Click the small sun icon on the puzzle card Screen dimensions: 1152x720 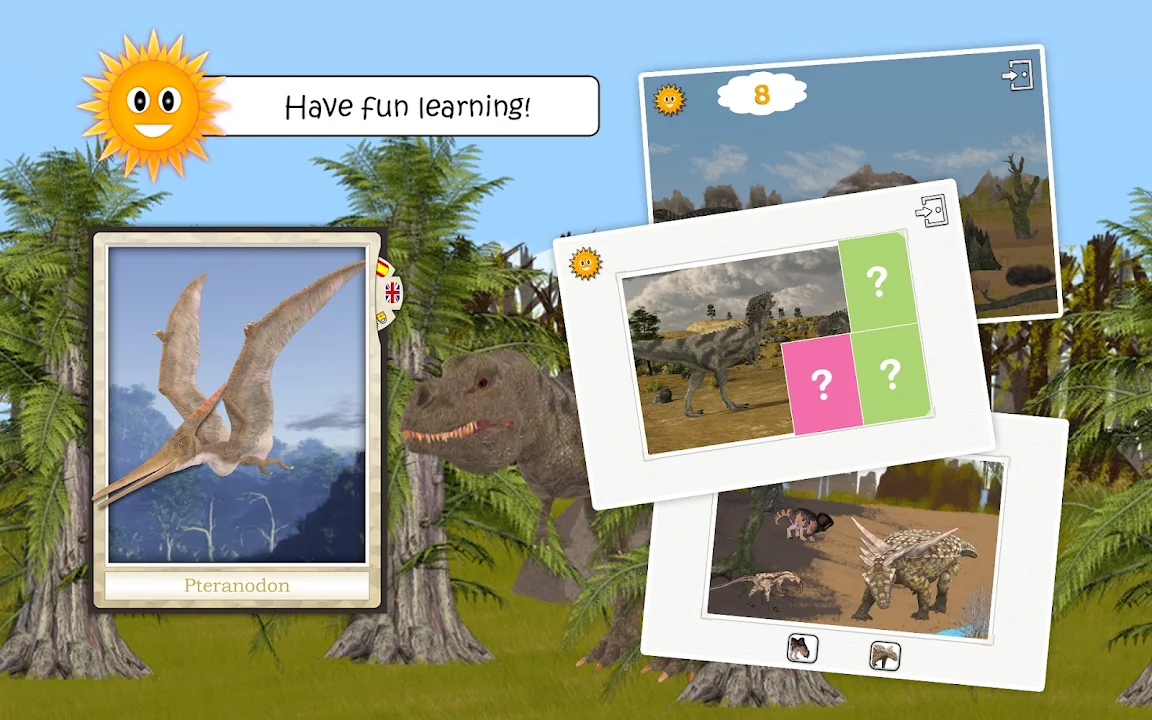585,263
